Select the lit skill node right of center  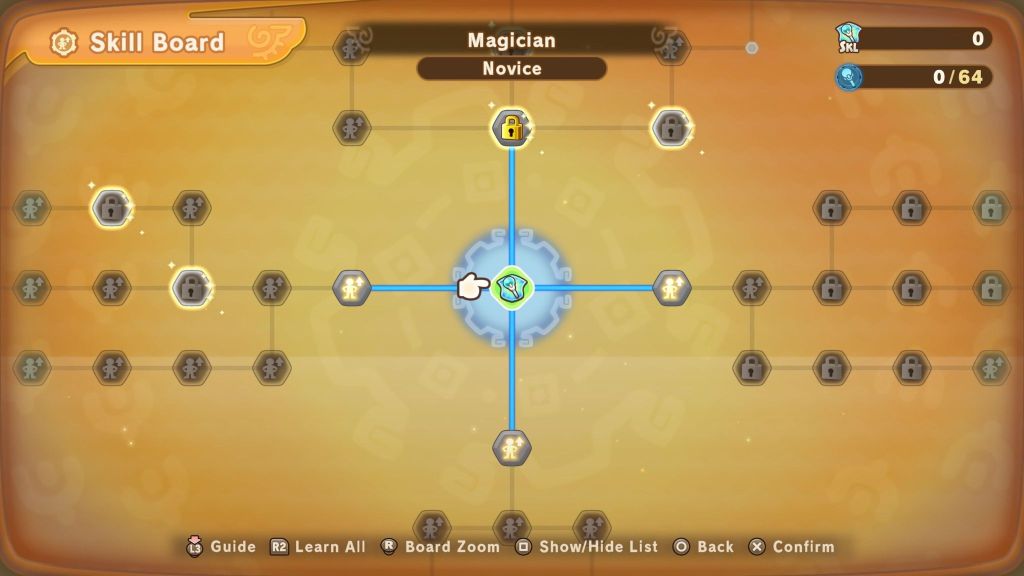click(x=671, y=288)
